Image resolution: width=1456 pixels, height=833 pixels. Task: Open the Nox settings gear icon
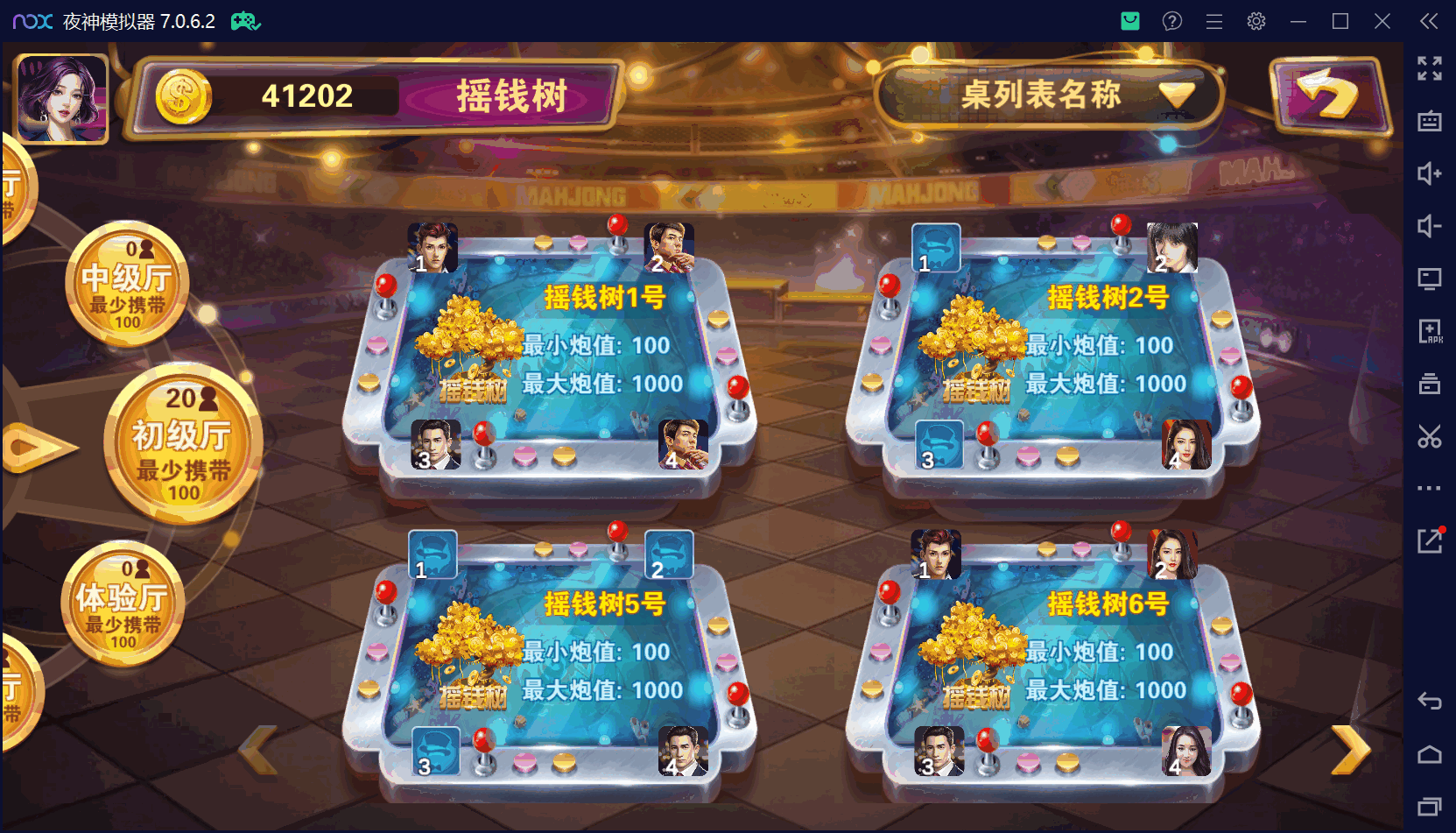click(1256, 20)
